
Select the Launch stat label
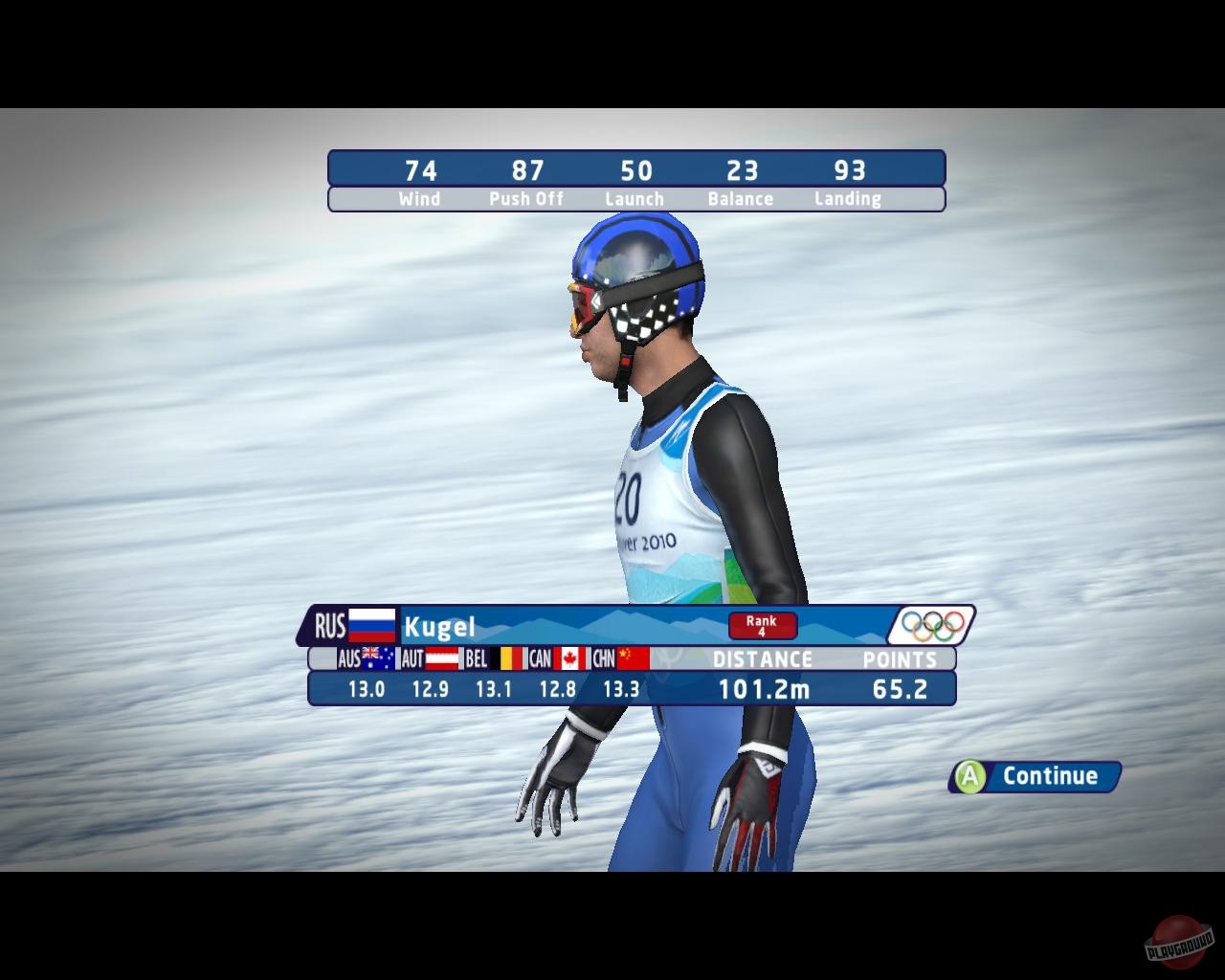tap(635, 198)
